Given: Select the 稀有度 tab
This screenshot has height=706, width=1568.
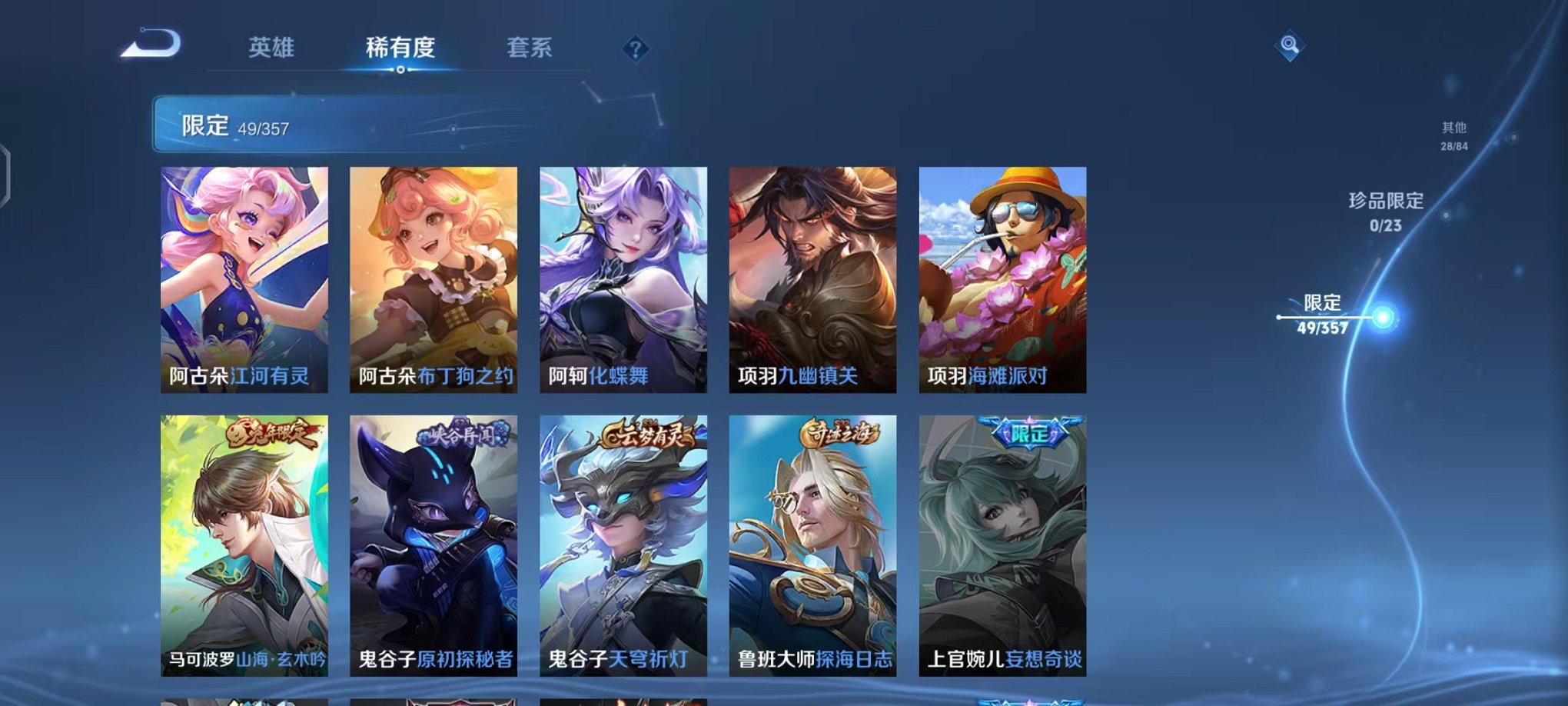Looking at the screenshot, I should [x=399, y=48].
